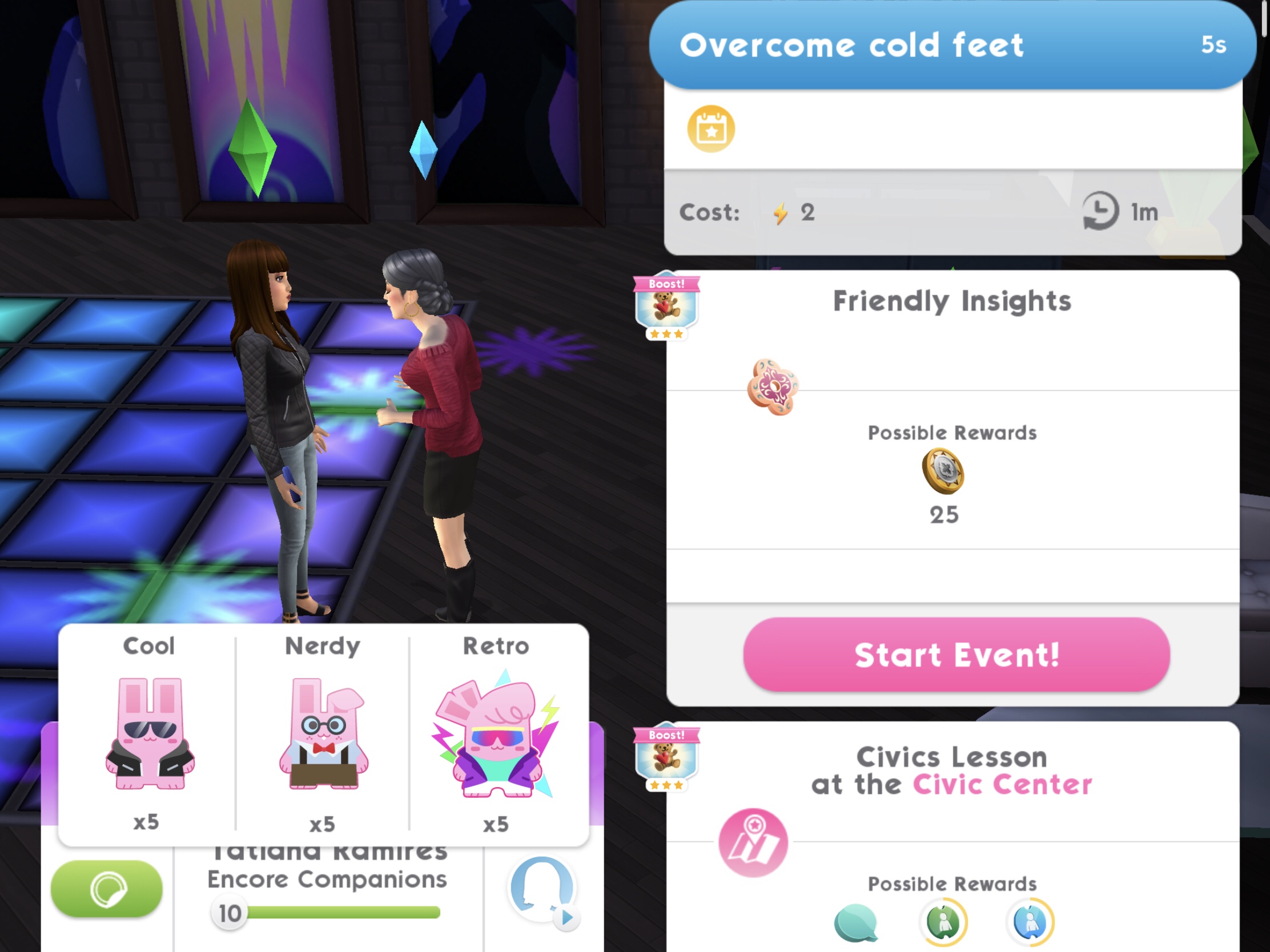Tap the pink cookie event icon
This screenshot has height=952, width=1270.
point(773,387)
